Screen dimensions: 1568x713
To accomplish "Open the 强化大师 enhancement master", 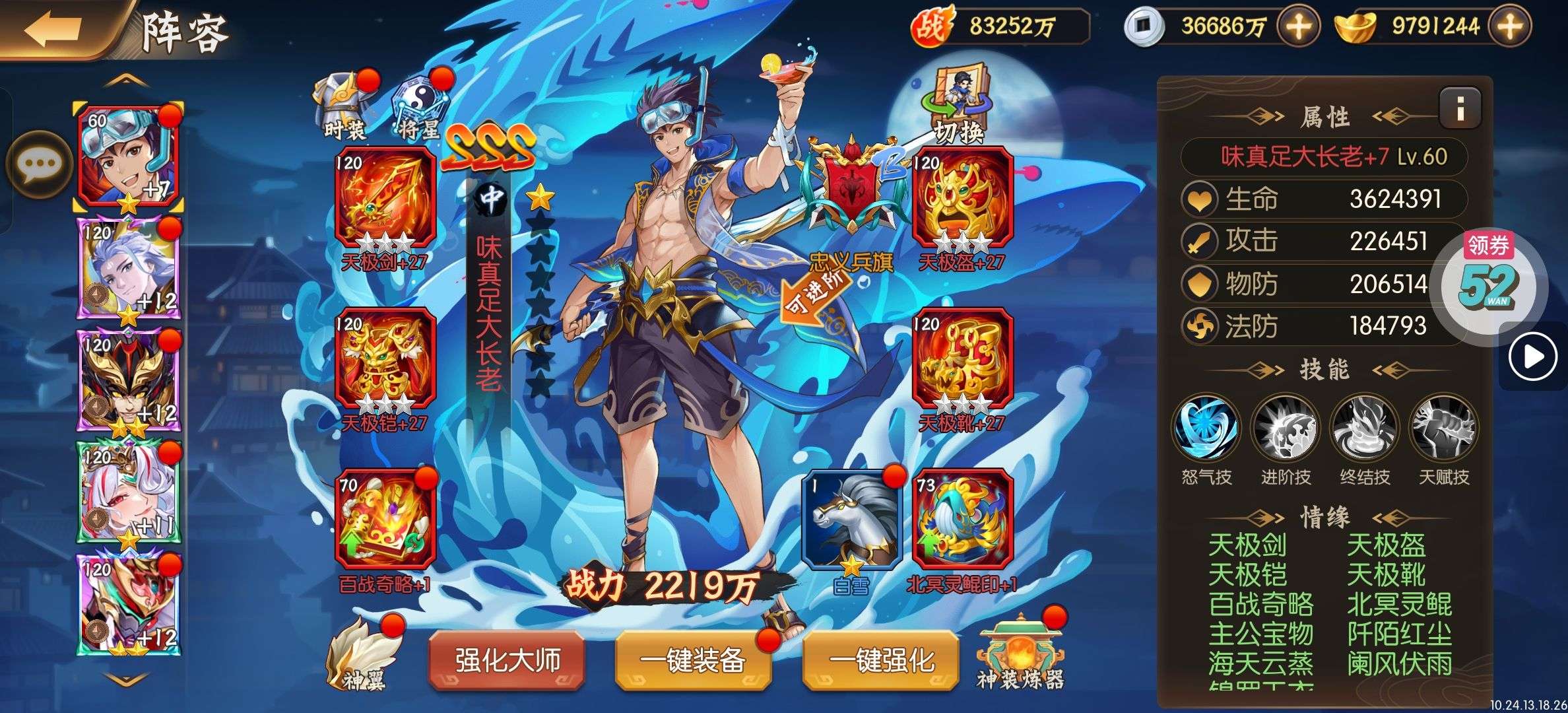I will coord(507,660).
